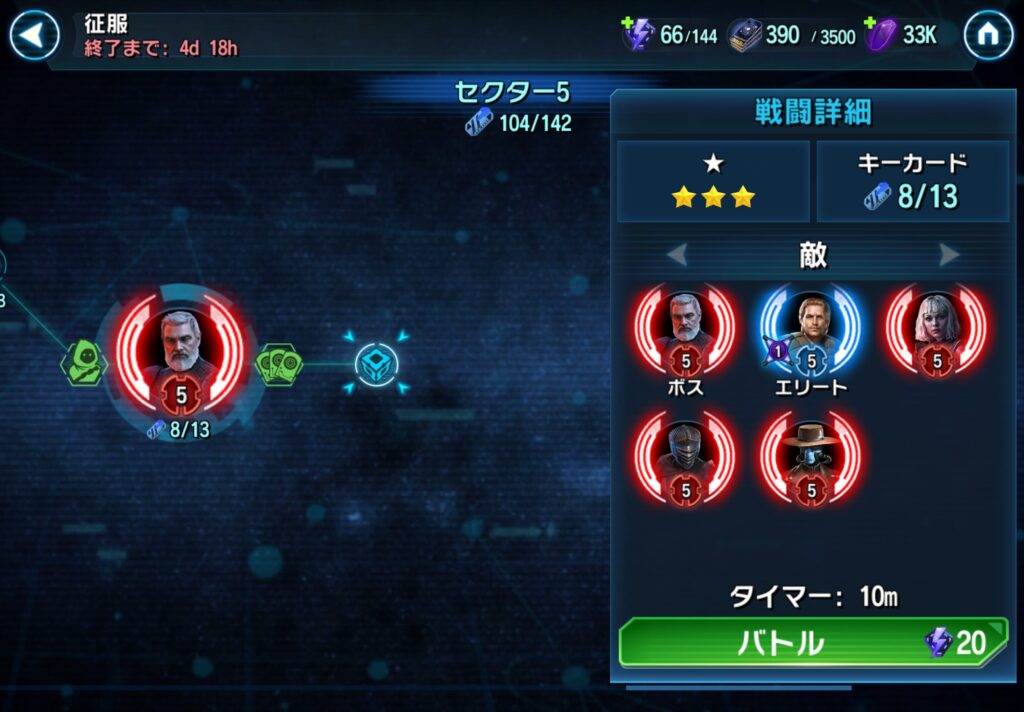Tap the green hooded-figure node

(85, 364)
